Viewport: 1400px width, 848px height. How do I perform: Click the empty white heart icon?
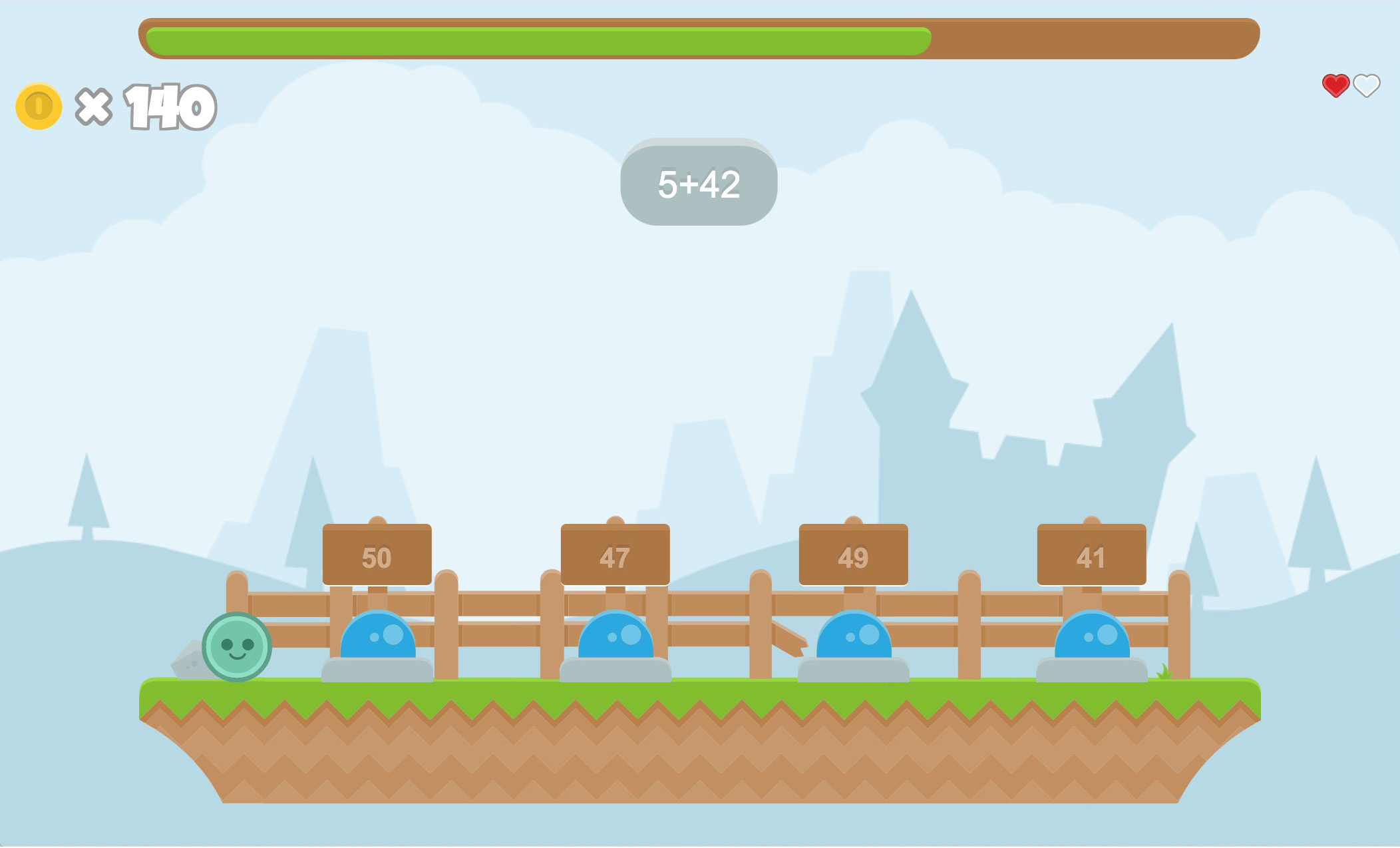[x=1366, y=87]
